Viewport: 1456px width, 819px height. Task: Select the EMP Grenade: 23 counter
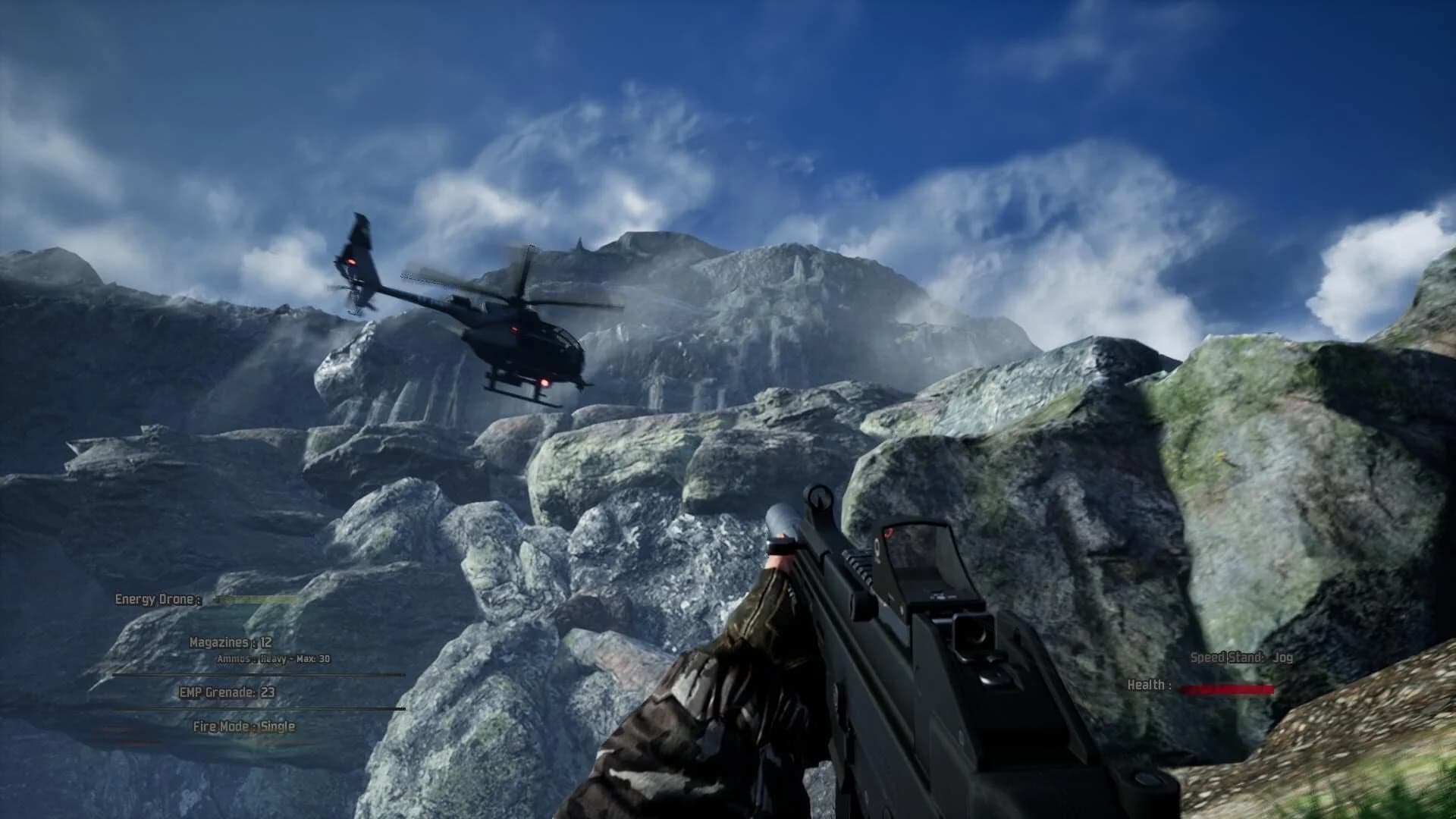point(225,692)
